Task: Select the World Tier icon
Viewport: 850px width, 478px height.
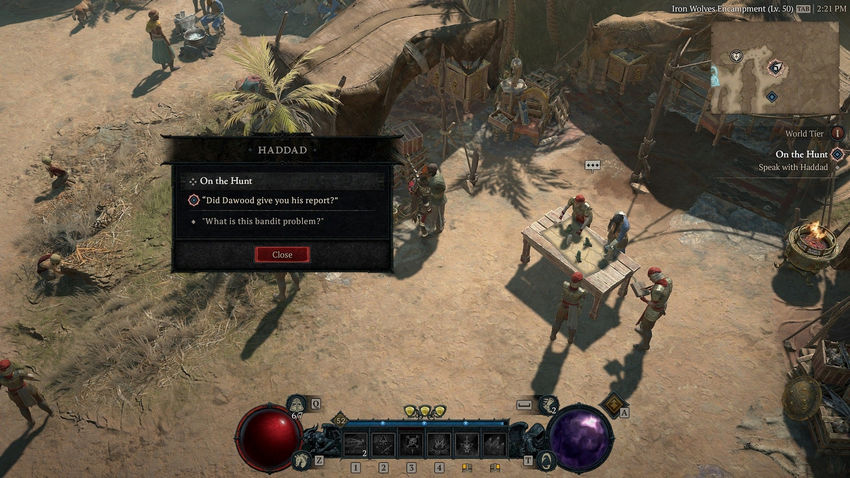Action: tap(837, 133)
